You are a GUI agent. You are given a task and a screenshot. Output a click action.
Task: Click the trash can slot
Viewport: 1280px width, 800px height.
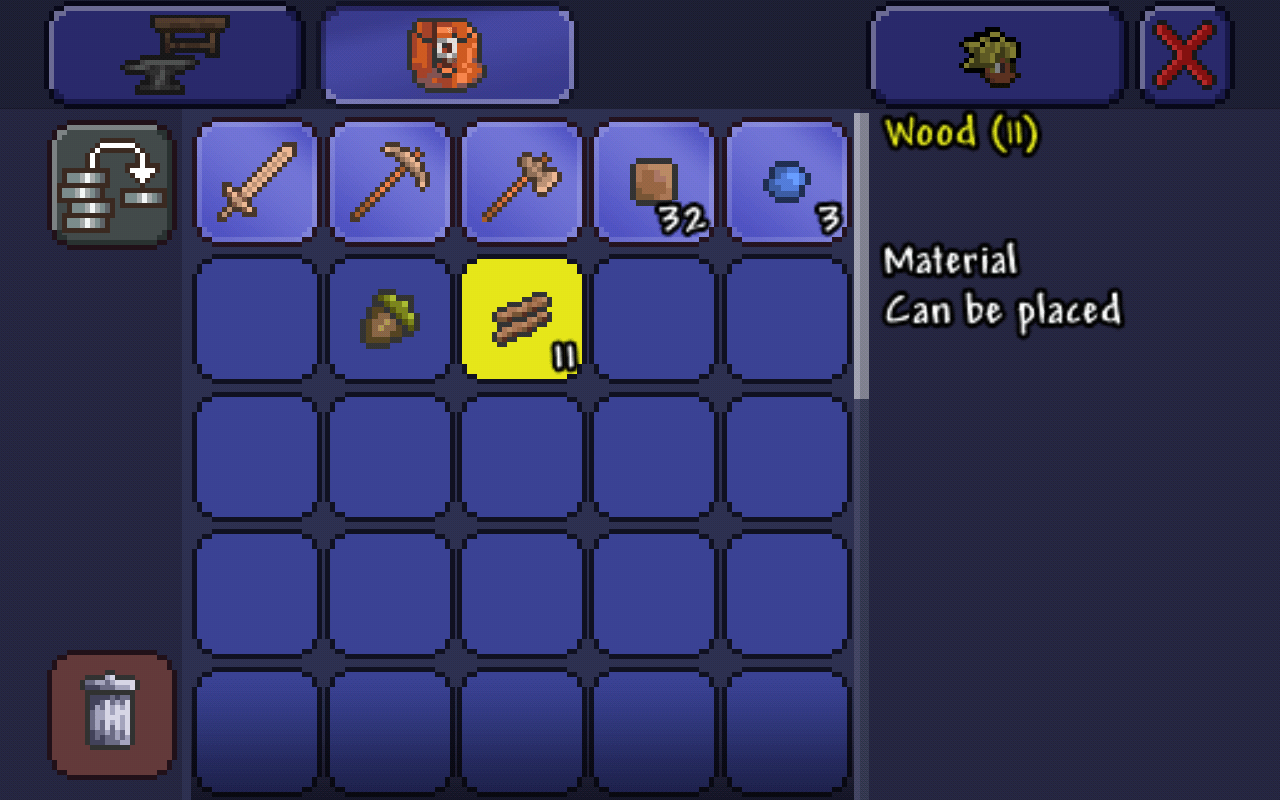point(112,714)
